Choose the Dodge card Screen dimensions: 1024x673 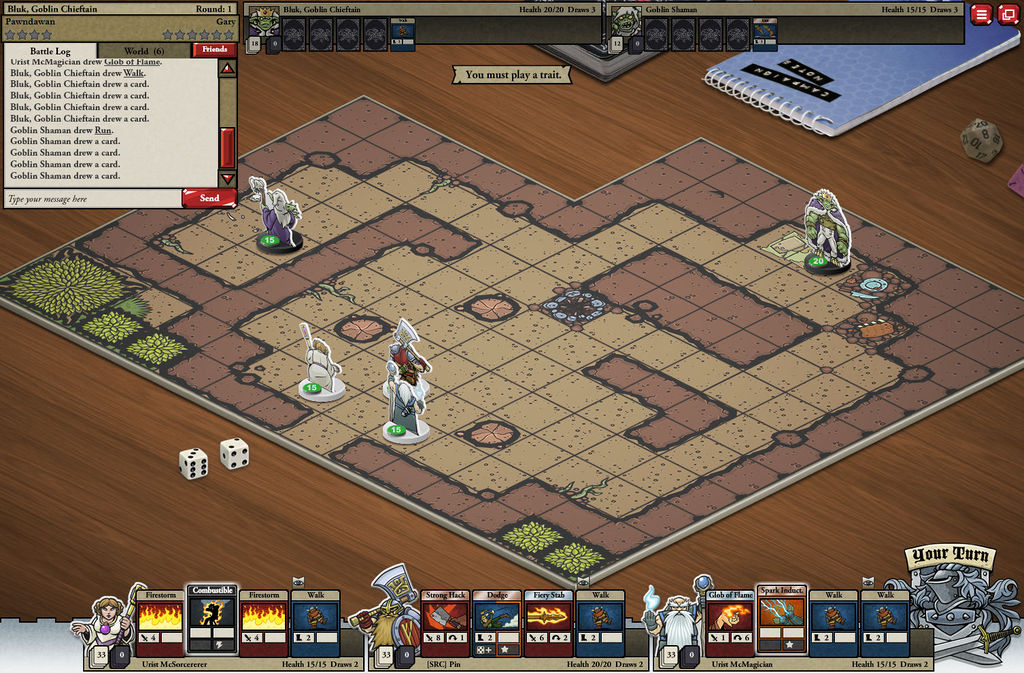pos(496,622)
